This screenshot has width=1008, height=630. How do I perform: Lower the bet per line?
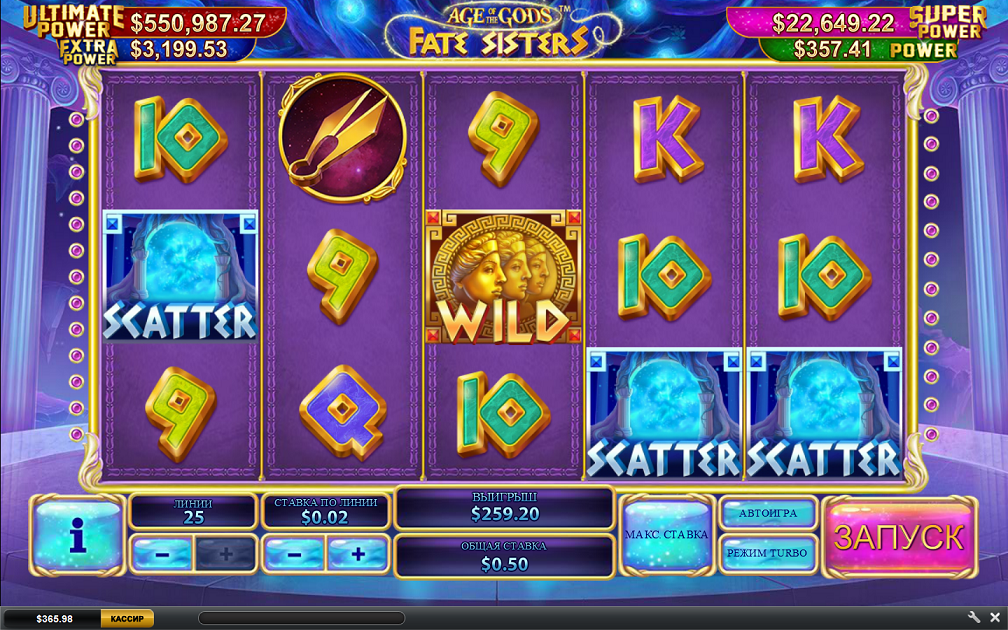(293, 553)
